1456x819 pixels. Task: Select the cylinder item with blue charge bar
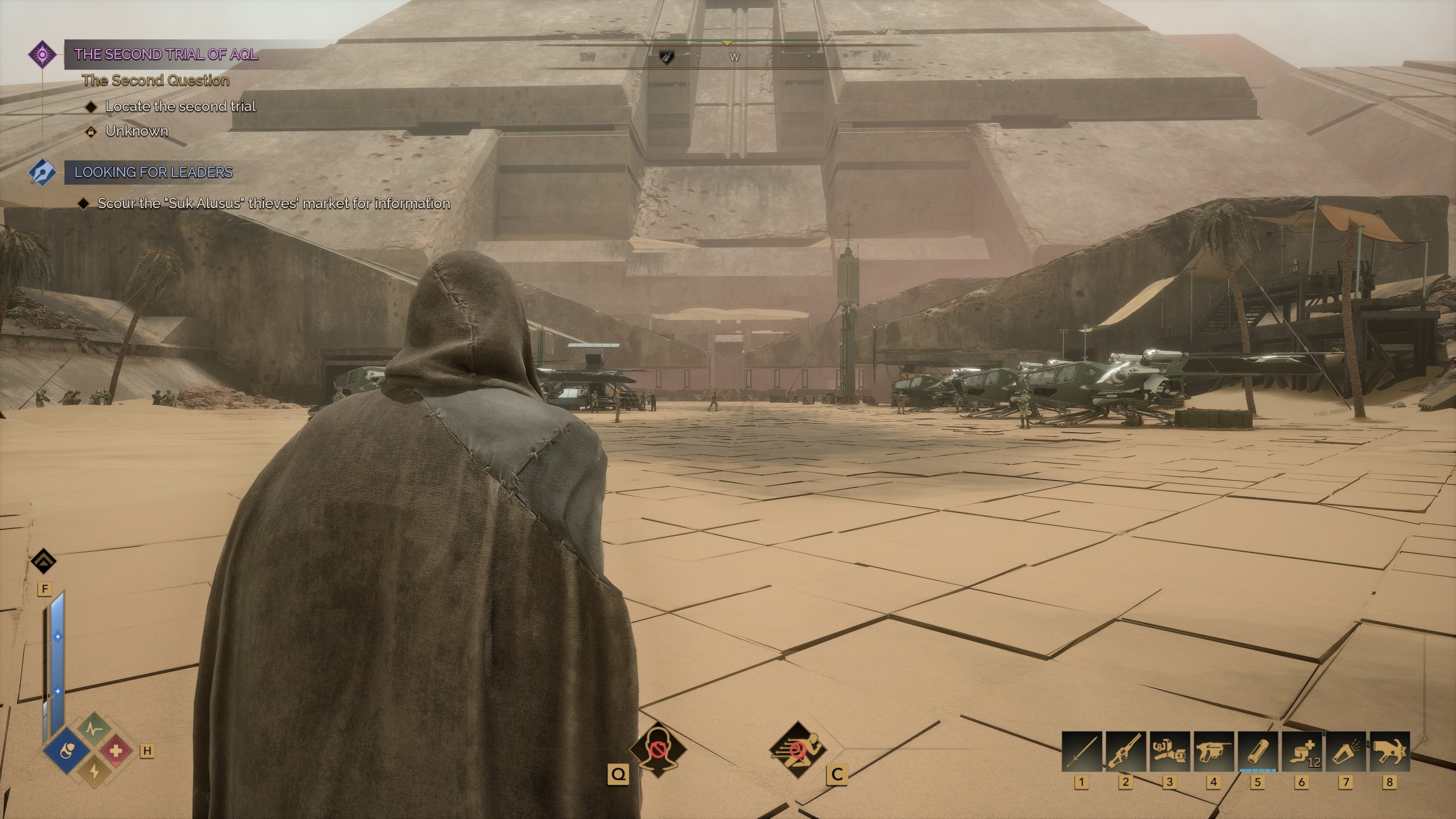[x=1257, y=752]
